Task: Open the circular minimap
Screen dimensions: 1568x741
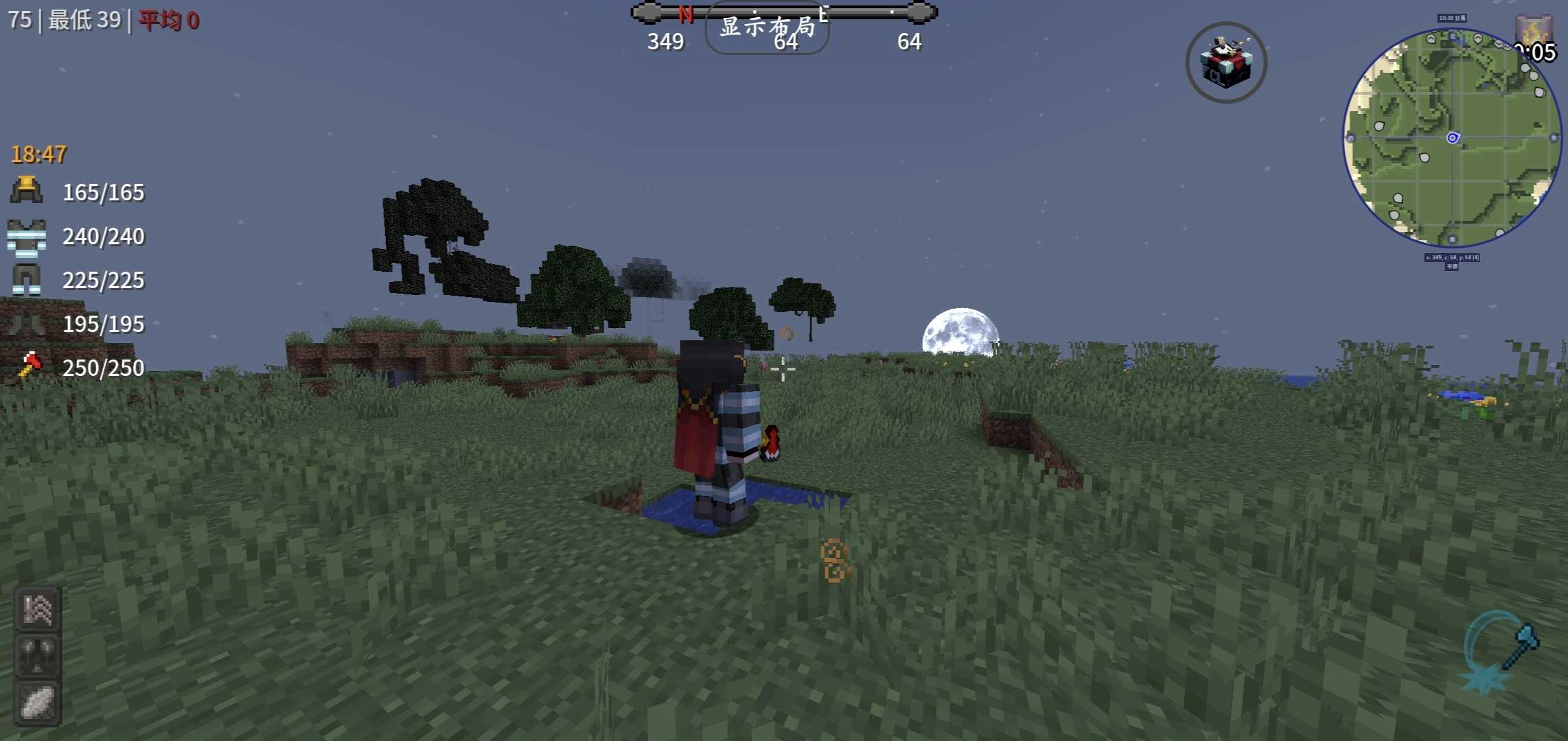Action: (1451, 138)
